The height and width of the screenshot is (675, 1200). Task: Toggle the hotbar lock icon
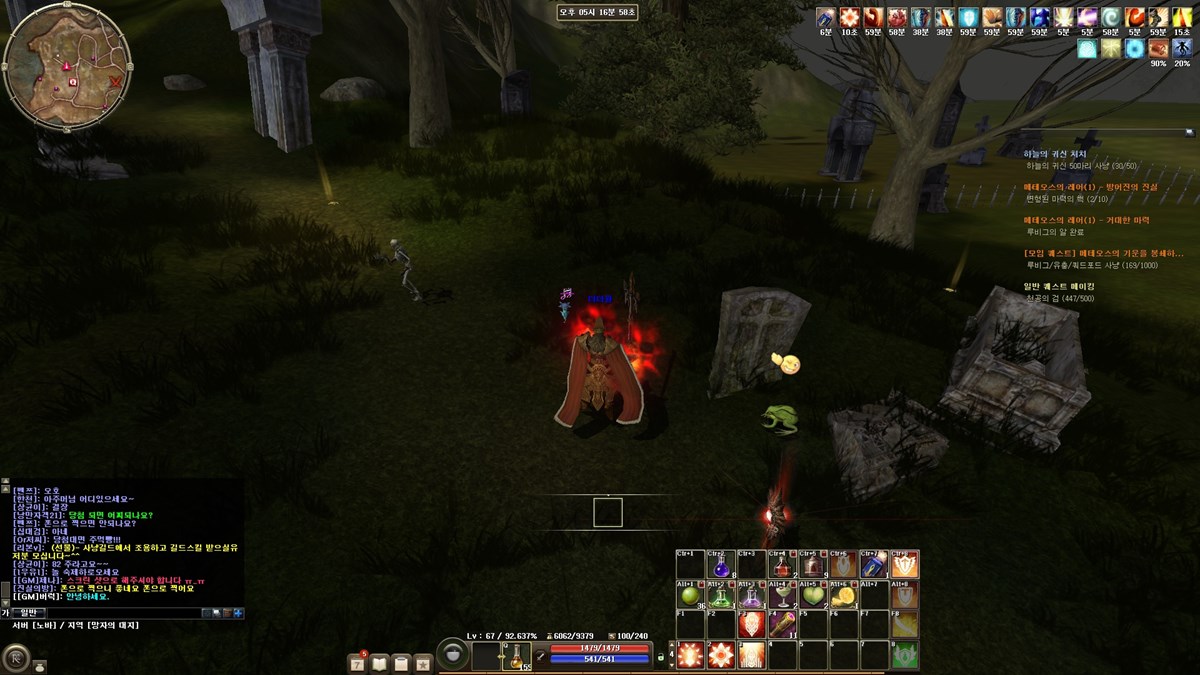pyautogui.click(x=660, y=657)
